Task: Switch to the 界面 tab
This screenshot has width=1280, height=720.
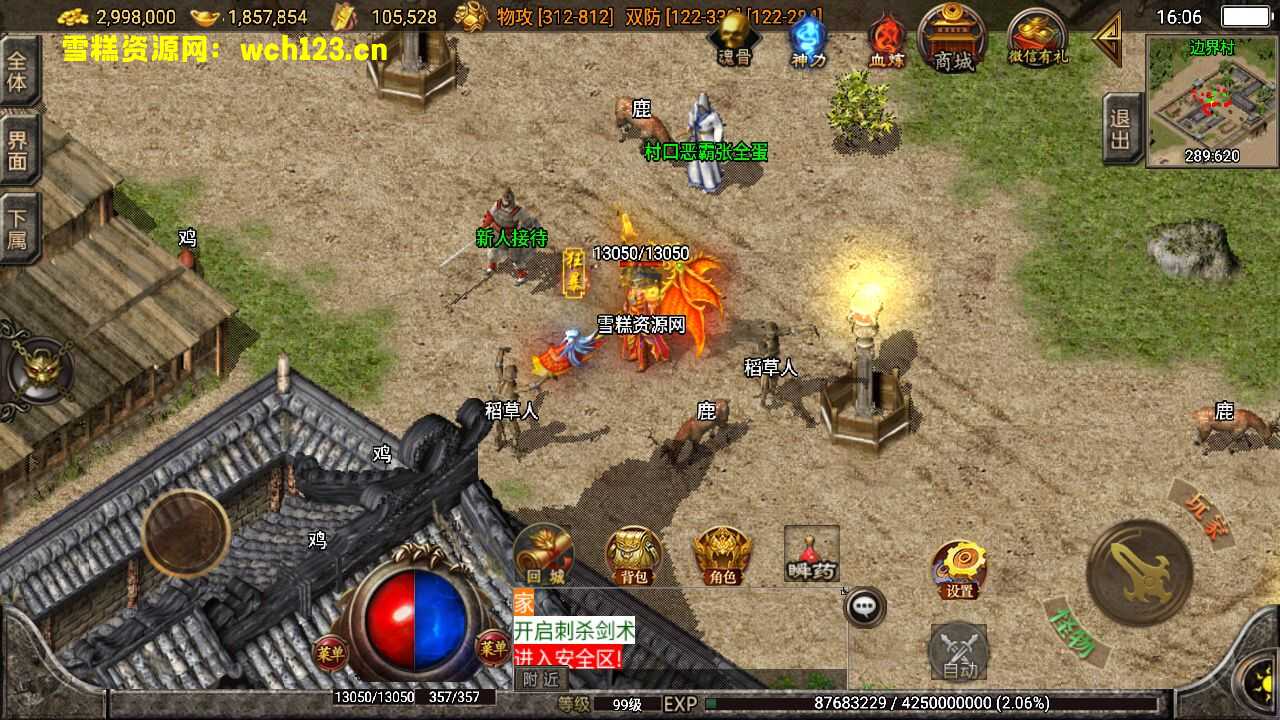Action: (18, 150)
